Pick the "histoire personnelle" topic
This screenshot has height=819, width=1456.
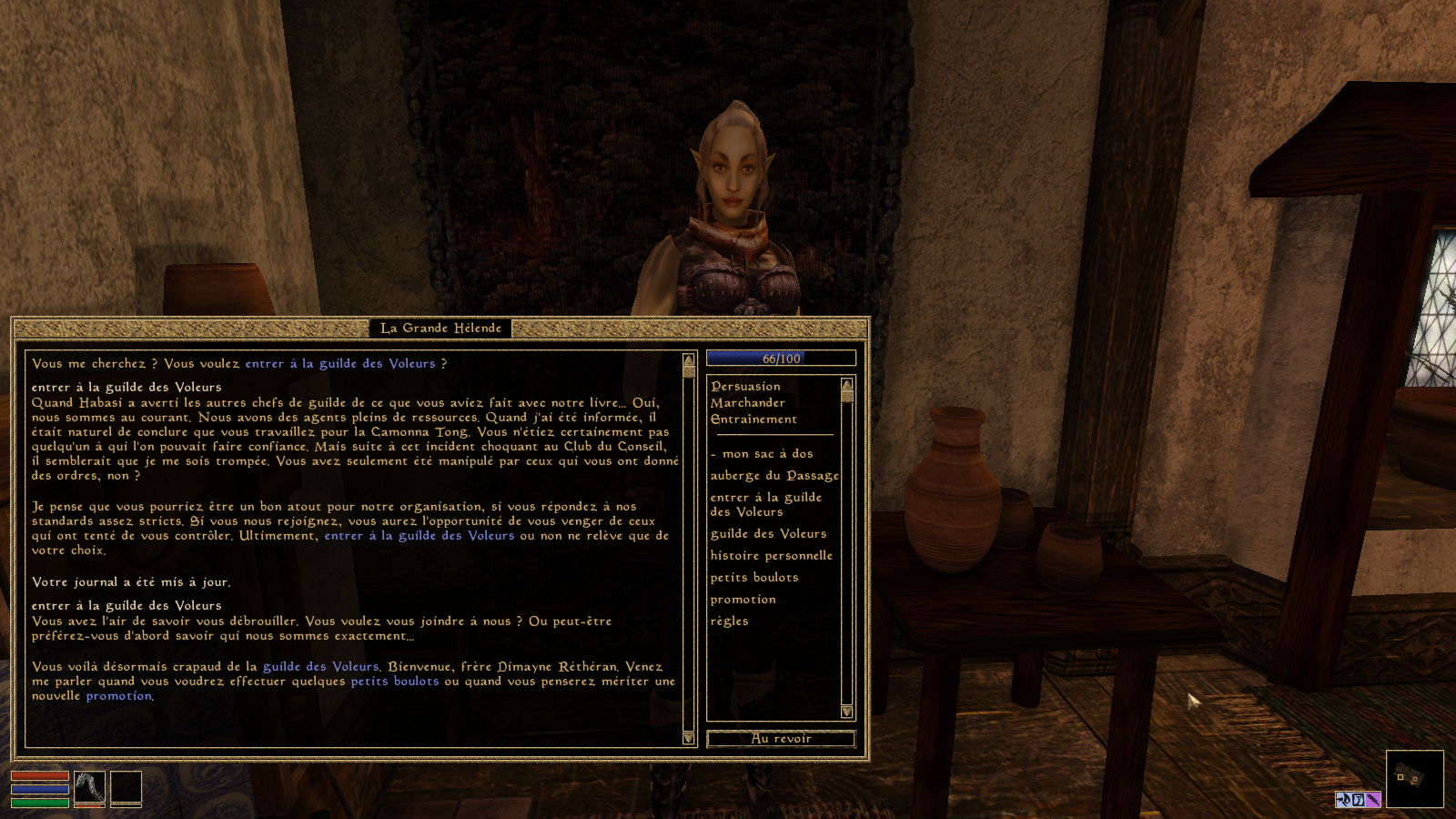tap(771, 556)
